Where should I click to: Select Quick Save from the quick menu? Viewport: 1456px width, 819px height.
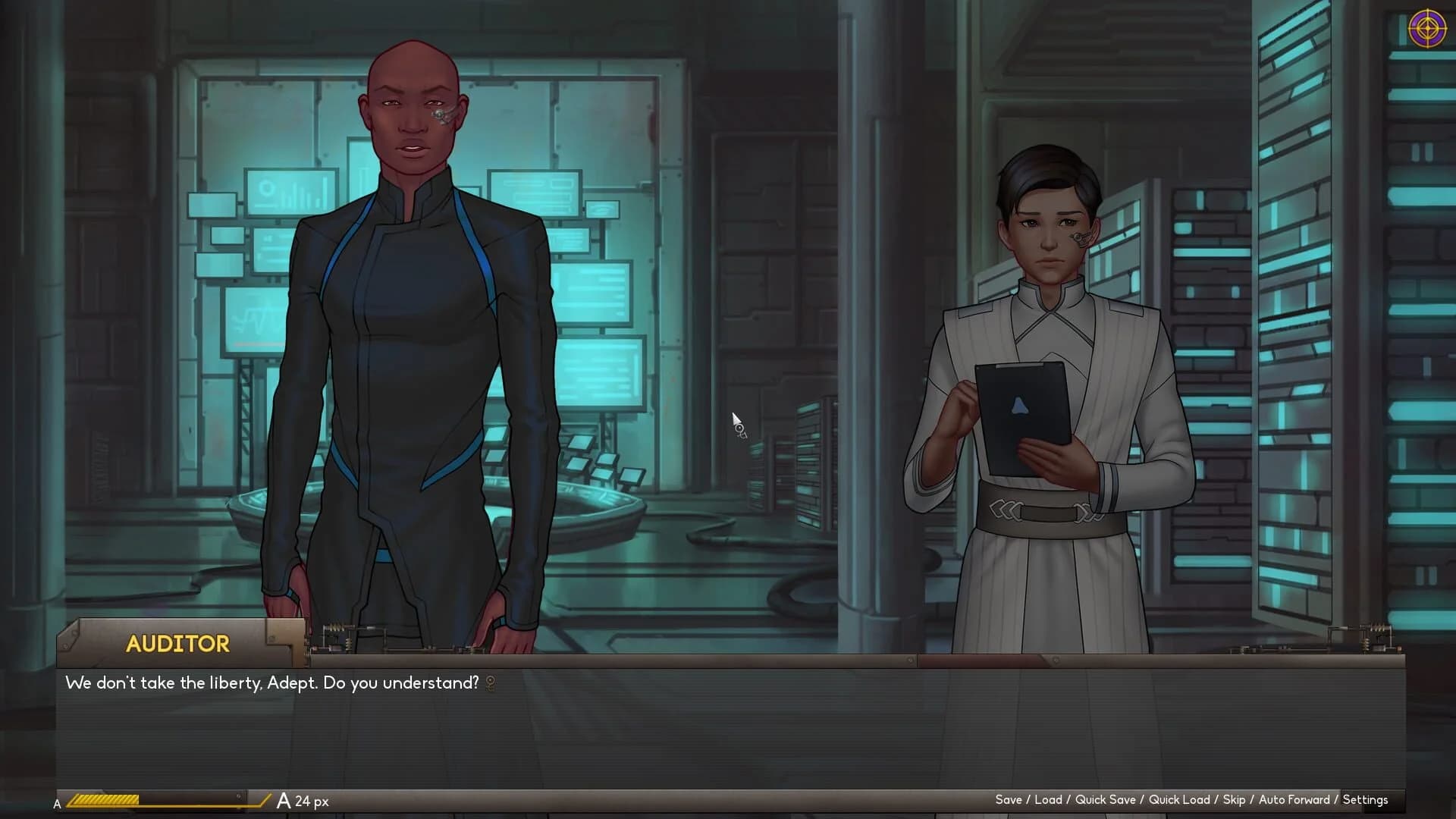[1106, 800]
